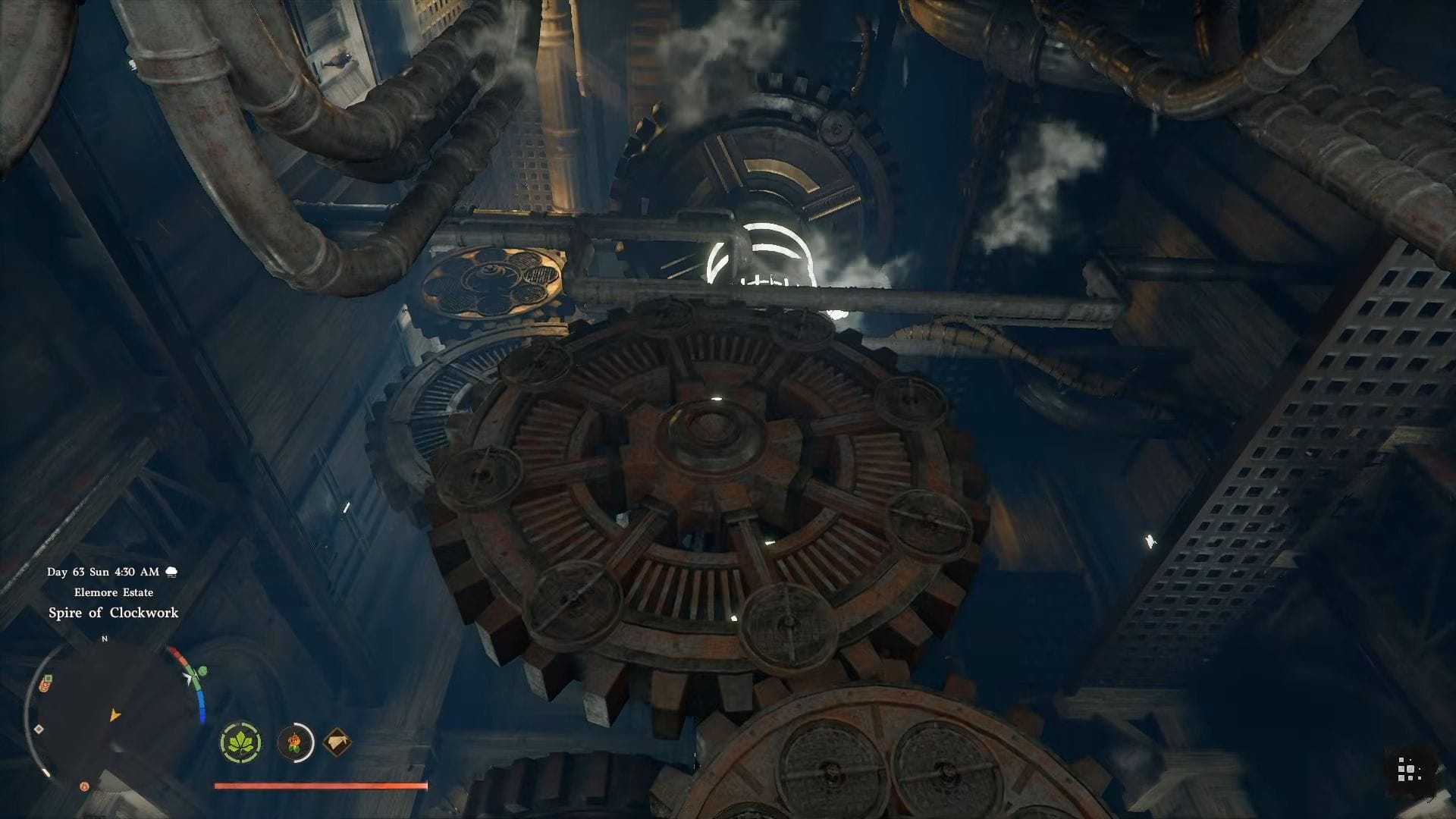Click the cloudy weather icon beside the time
The height and width of the screenshot is (819, 1456).
(x=171, y=572)
